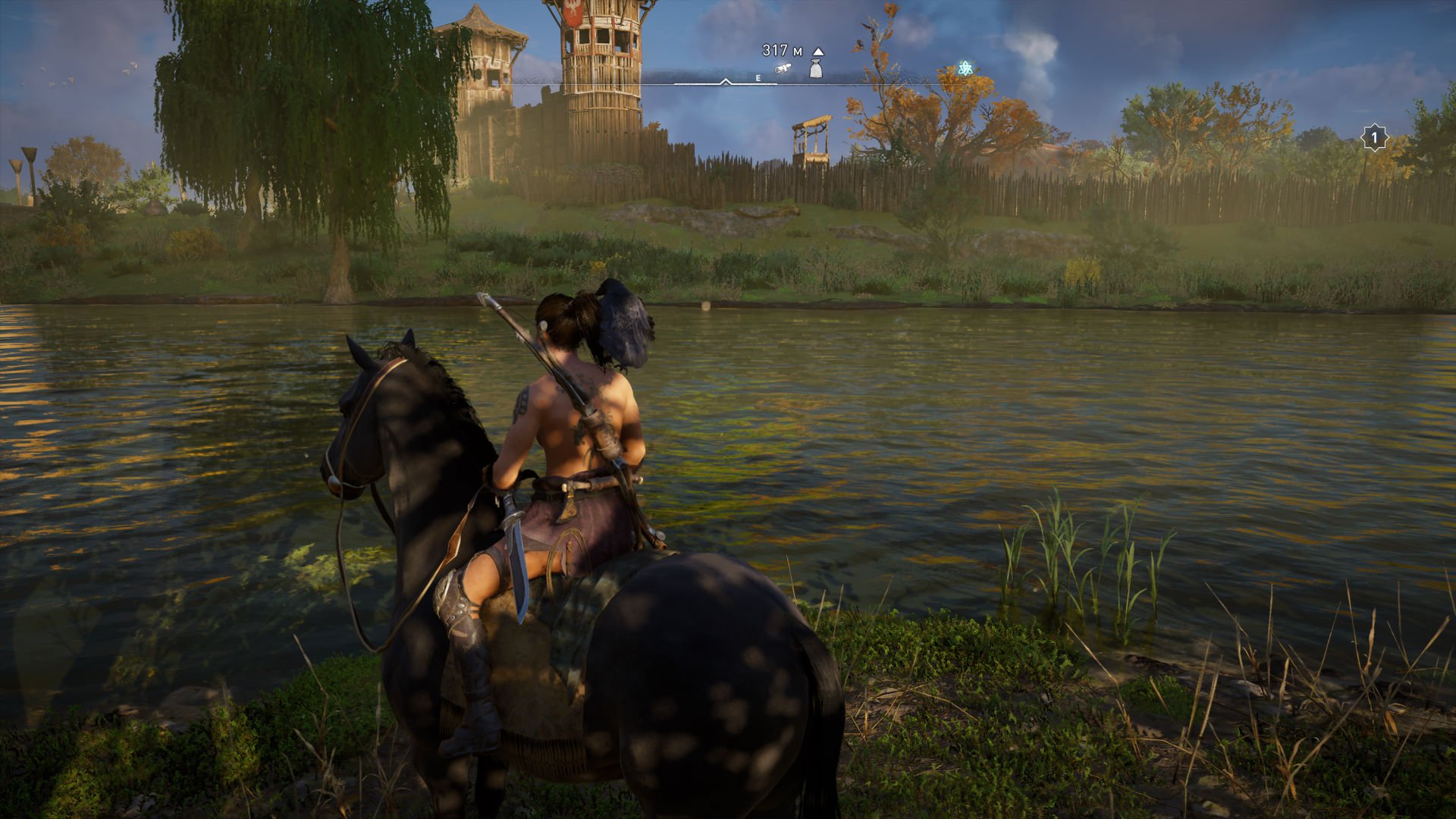Select the wealth sack marker on the compass

click(x=816, y=69)
